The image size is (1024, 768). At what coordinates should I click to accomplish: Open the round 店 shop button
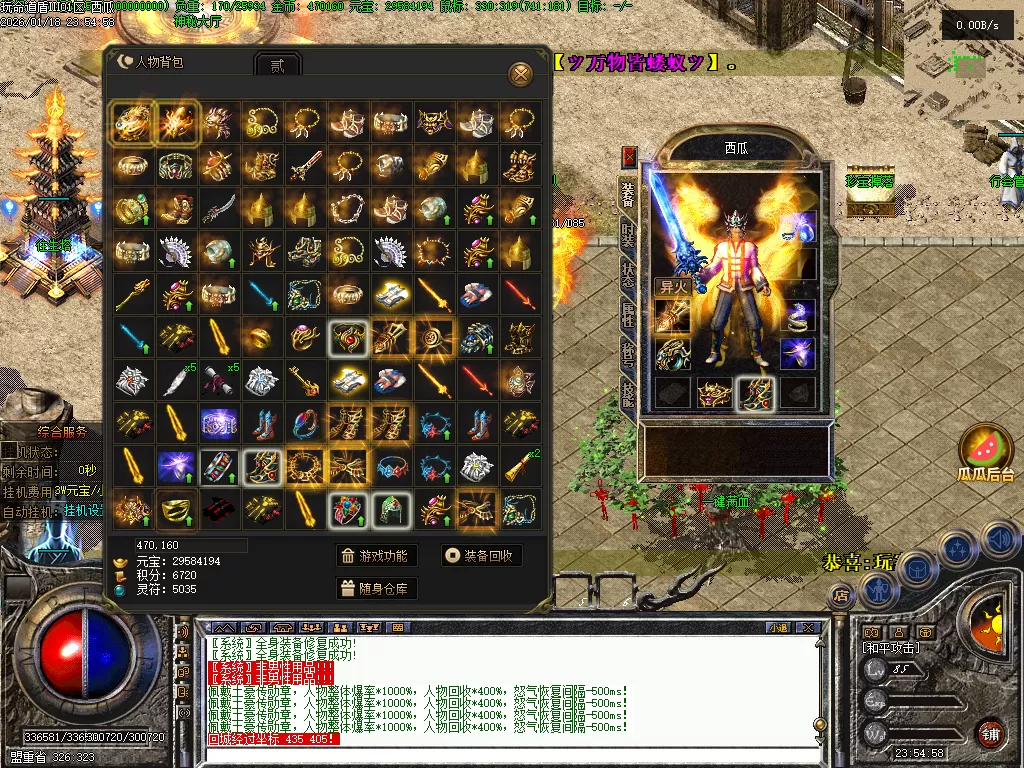[x=841, y=596]
